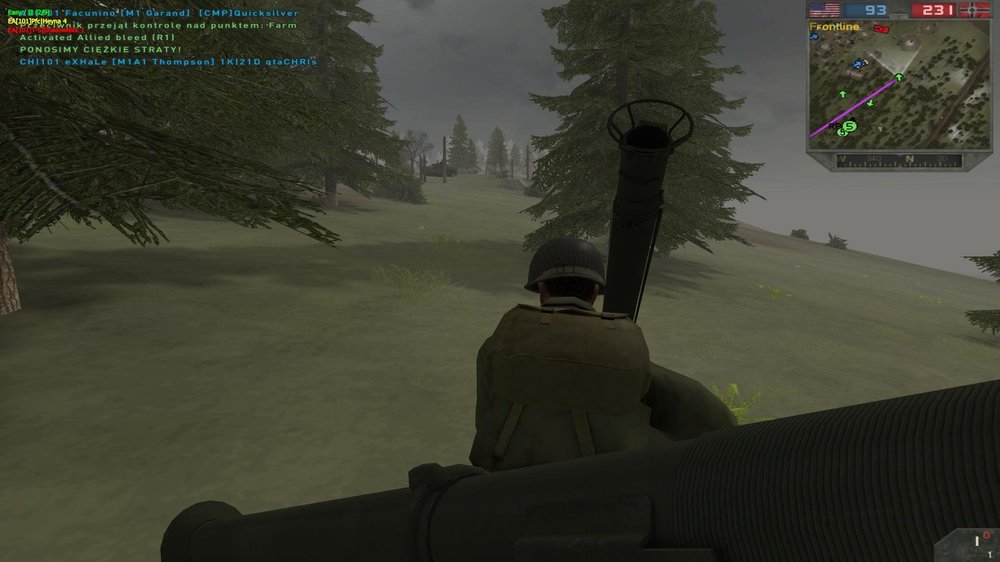Click the green squad marker numbered 5

pos(849,126)
